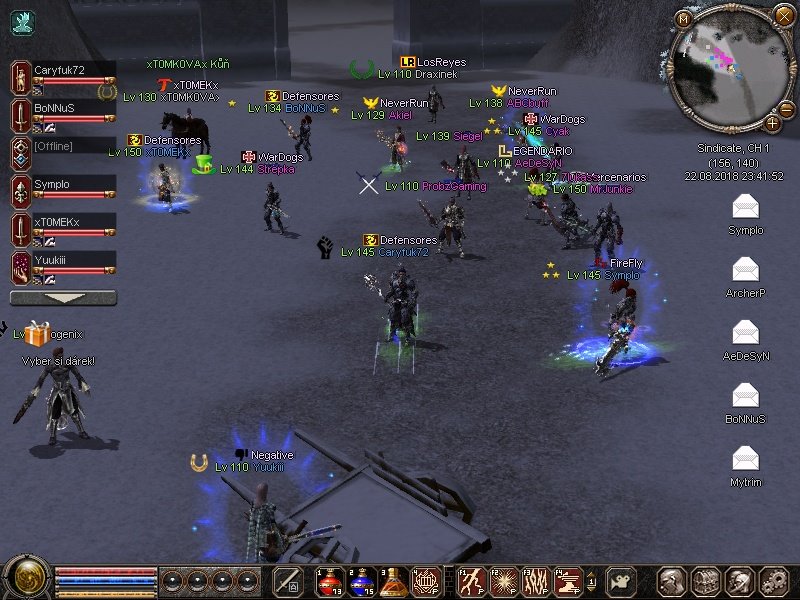Open the whisper envelope from Mytrim
The width and height of the screenshot is (800, 600).
click(x=745, y=459)
